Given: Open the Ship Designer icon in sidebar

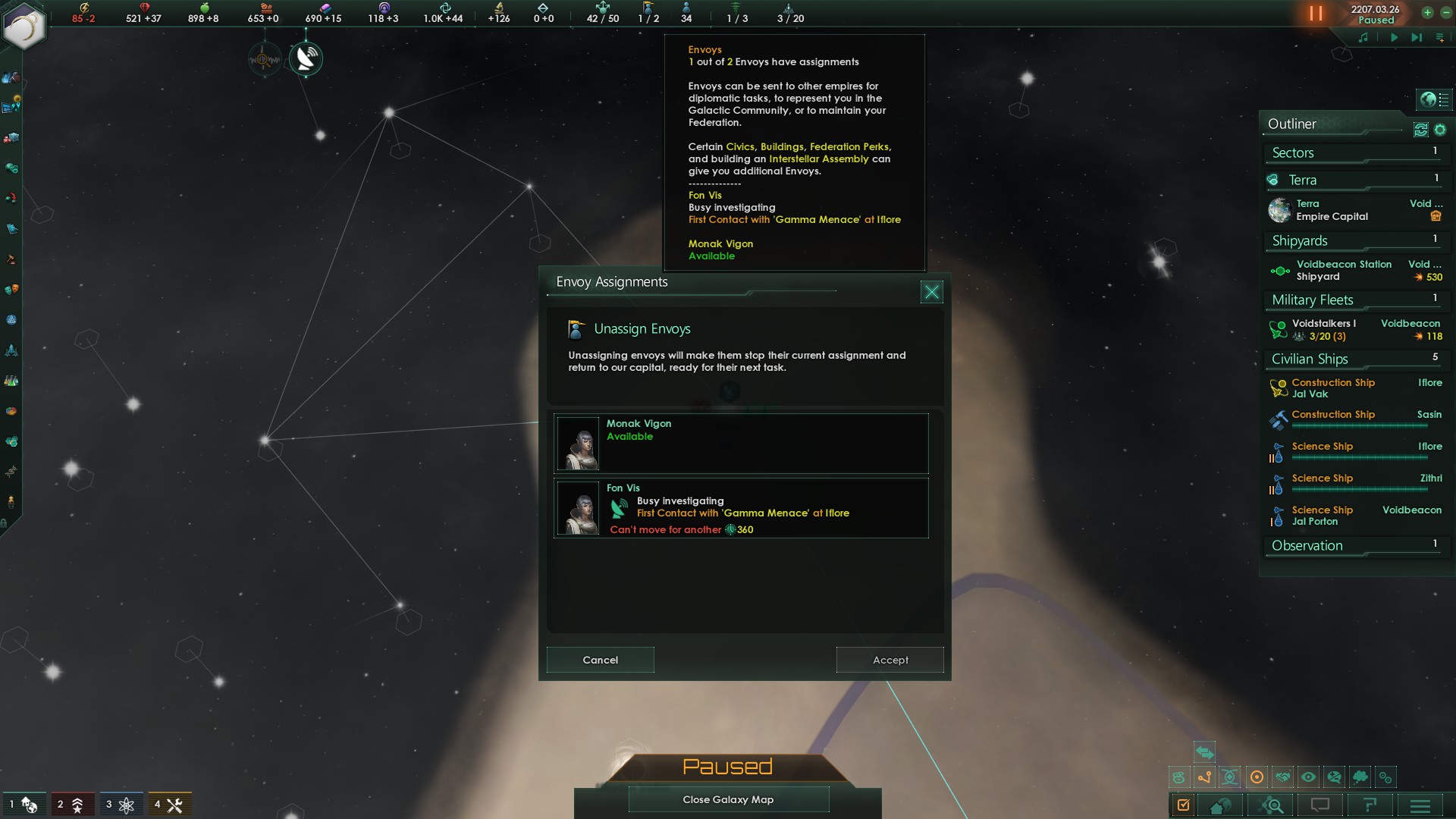Looking at the screenshot, I should pos(11,350).
